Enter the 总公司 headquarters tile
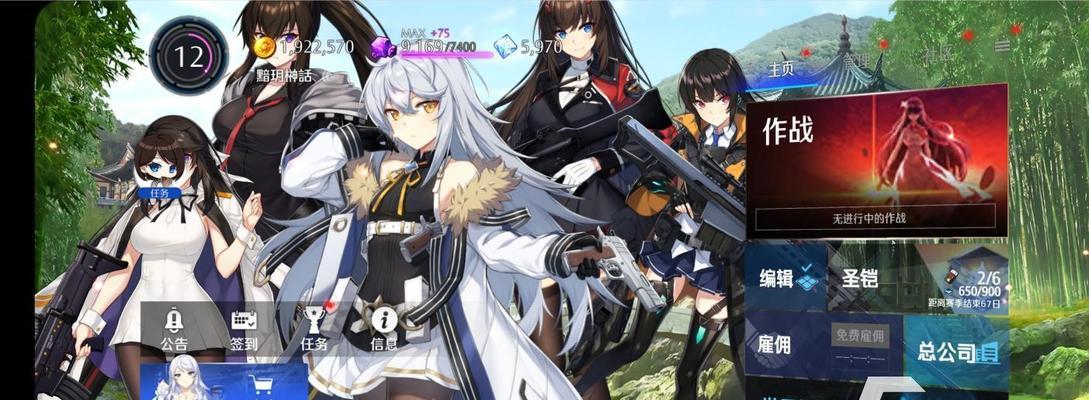The image size is (1089, 400). 957,351
